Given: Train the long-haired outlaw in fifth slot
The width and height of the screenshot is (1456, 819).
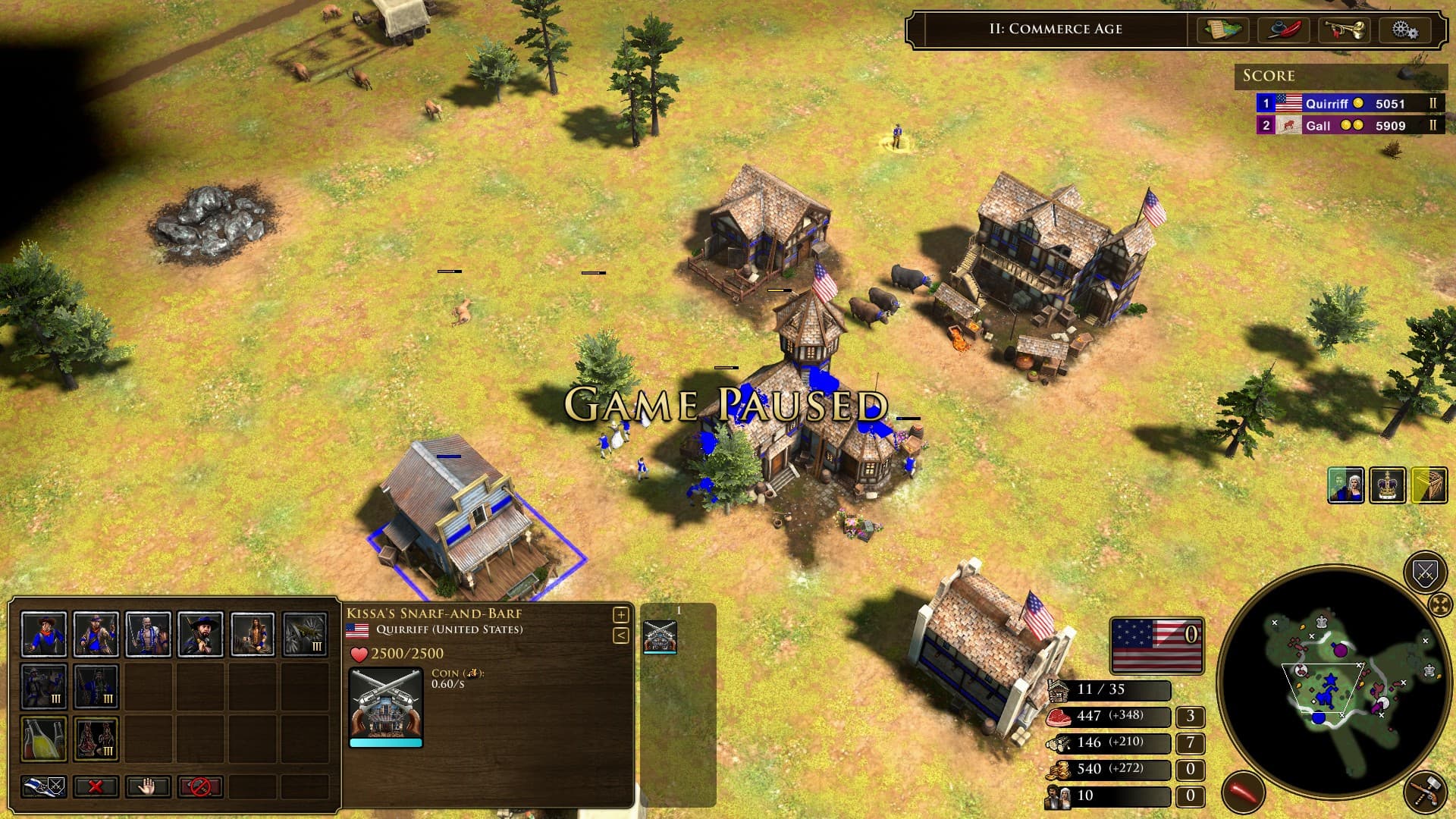Looking at the screenshot, I should click(x=253, y=634).
